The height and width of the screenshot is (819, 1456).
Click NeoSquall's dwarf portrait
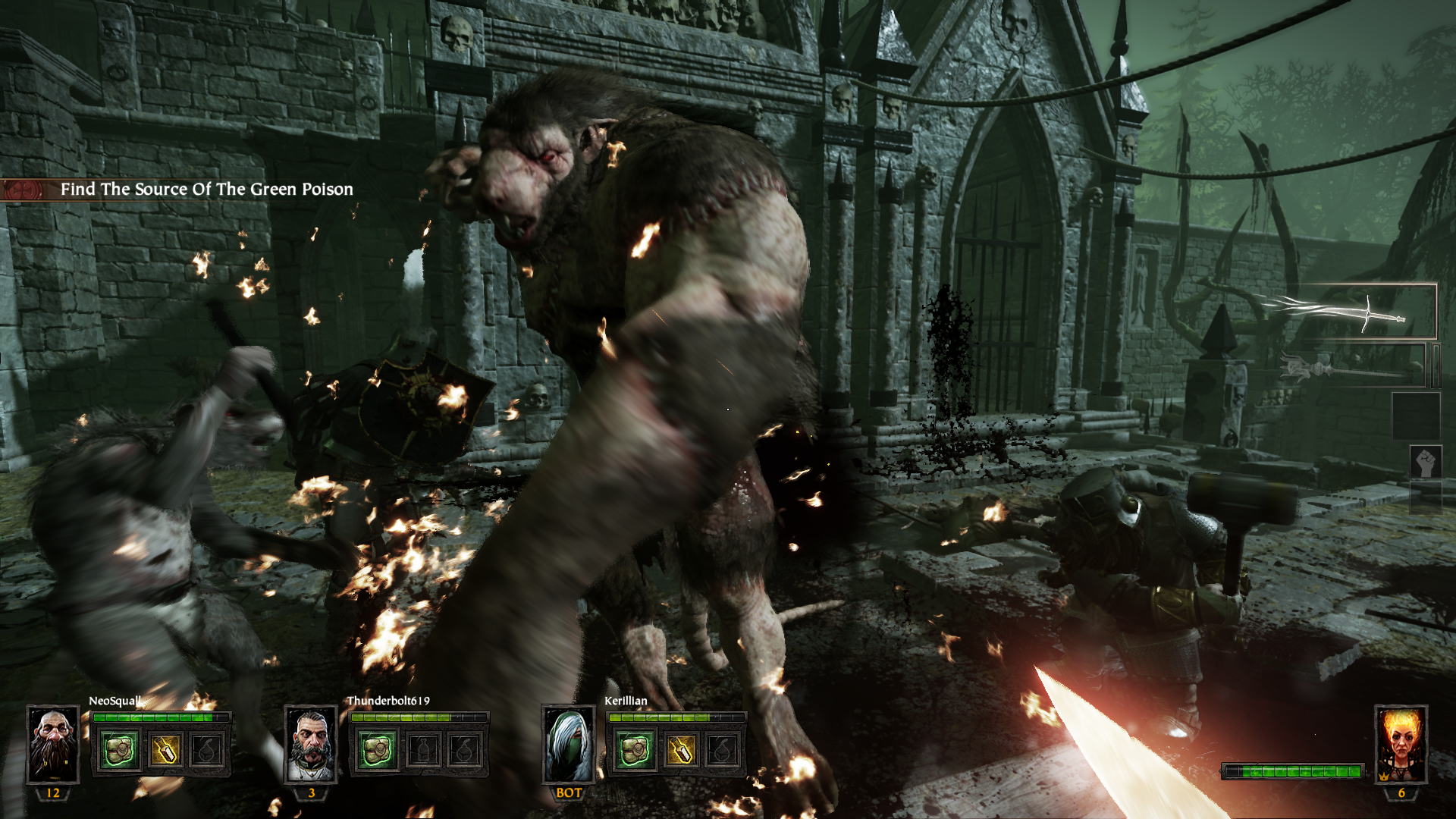click(x=53, y=744)
